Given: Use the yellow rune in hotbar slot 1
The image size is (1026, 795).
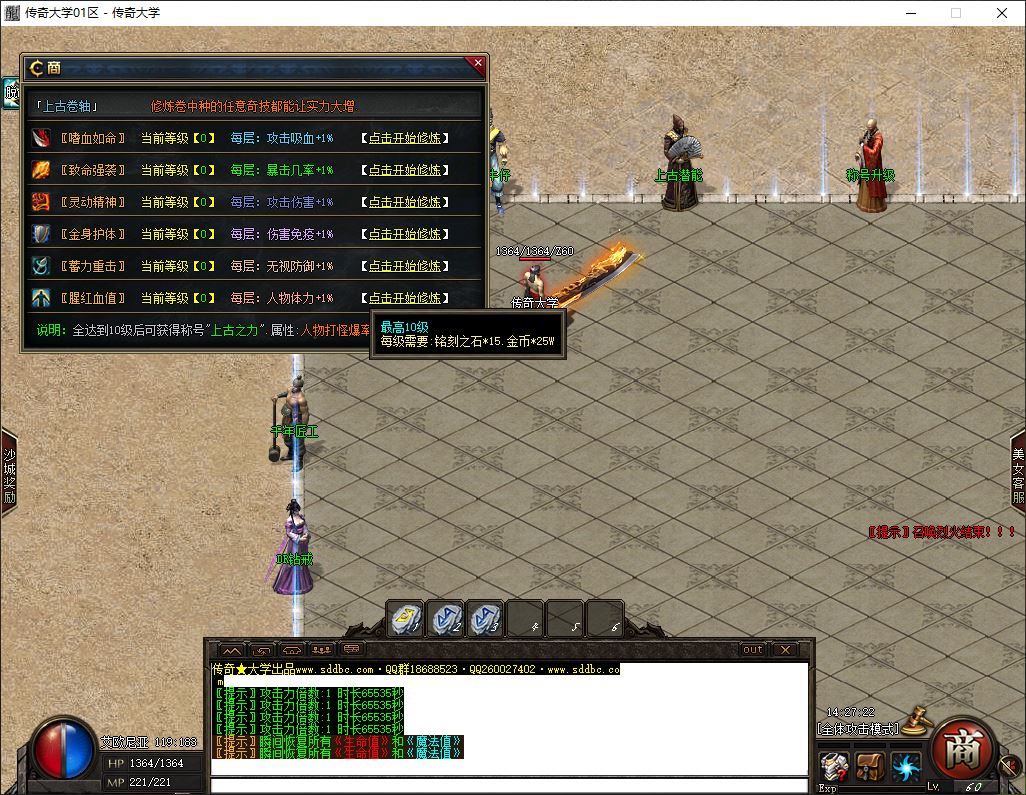Looking at the screenshot, I should (x=405, y=620).
